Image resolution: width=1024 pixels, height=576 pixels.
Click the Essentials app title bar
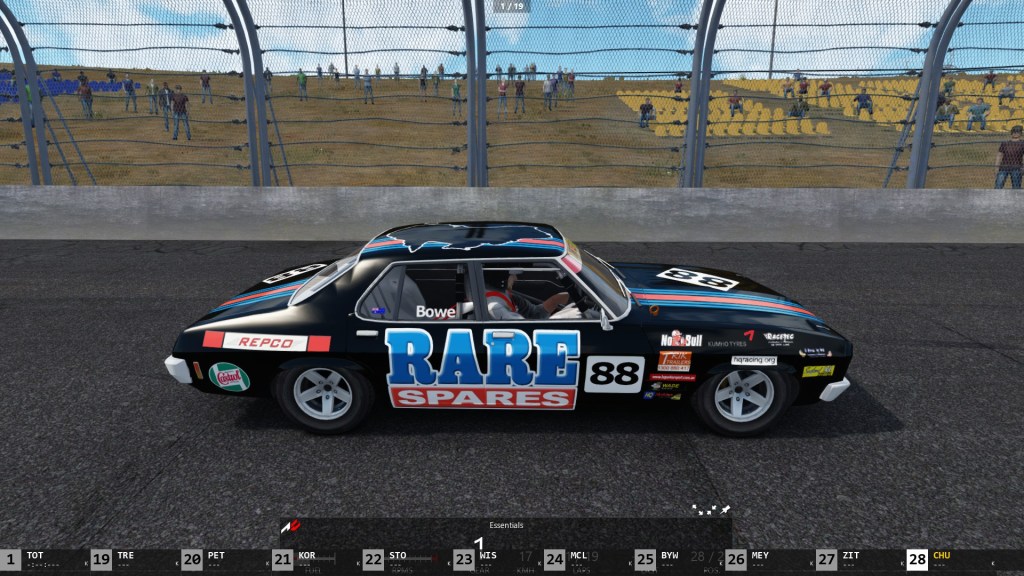coord(506,525)
